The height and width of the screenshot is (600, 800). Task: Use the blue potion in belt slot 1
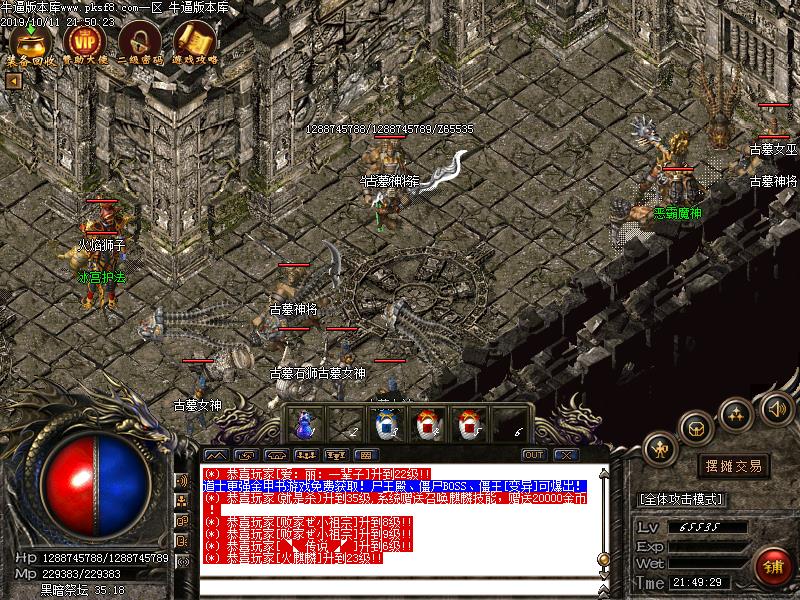tap(301, 423)
